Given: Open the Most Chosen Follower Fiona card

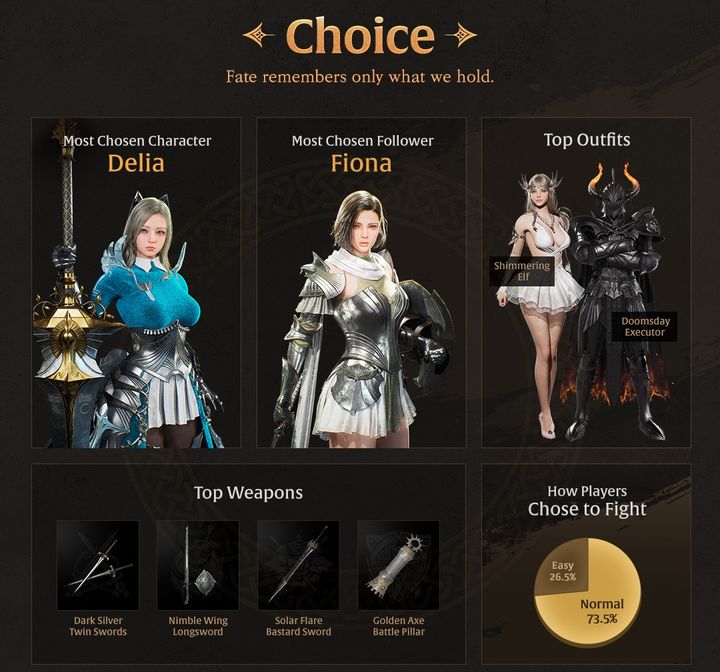Looking at the screenshot, I should [x=361, y=283].
